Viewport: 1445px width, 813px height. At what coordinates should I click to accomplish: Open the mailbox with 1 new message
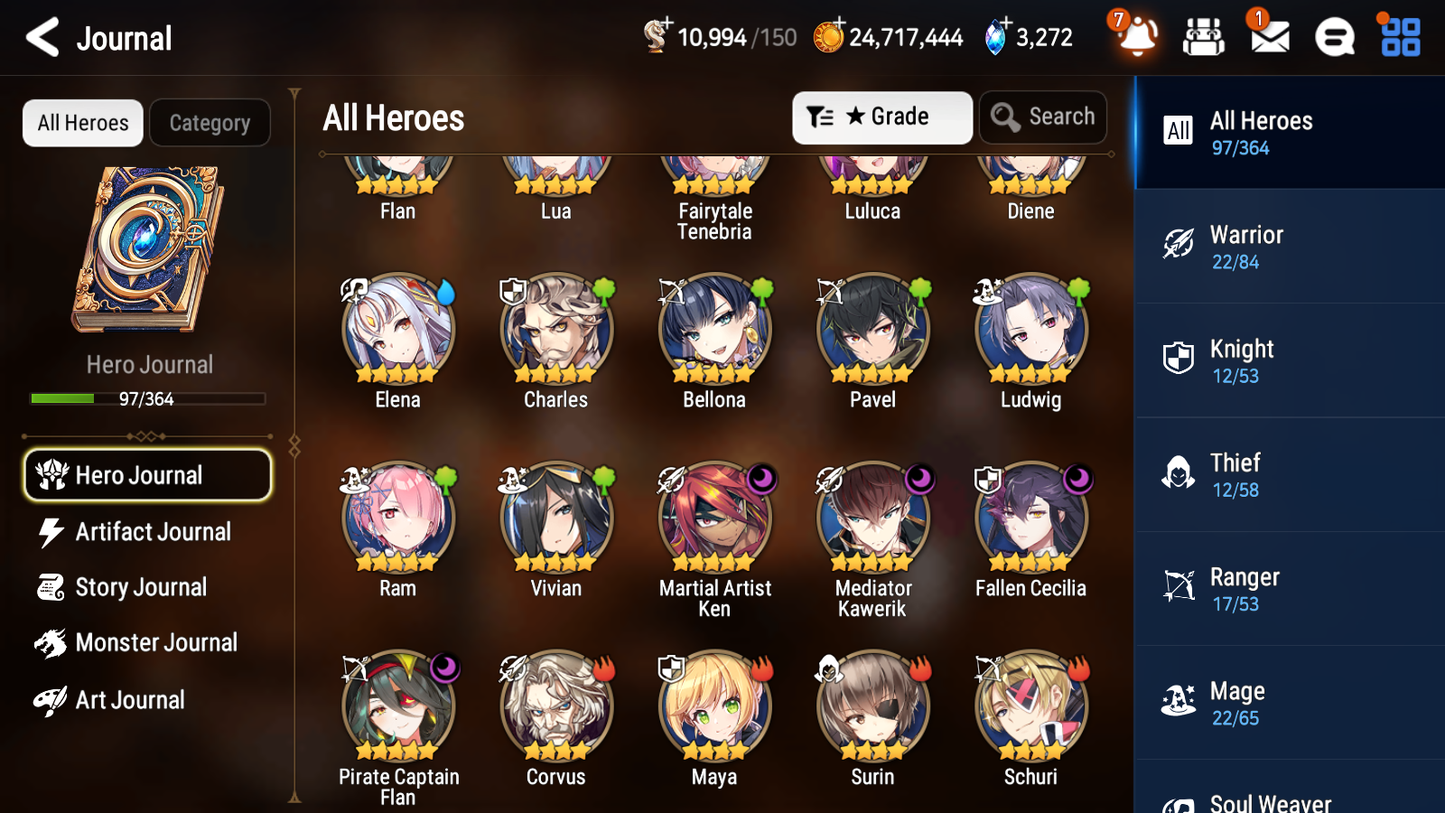click(1268, 37)
